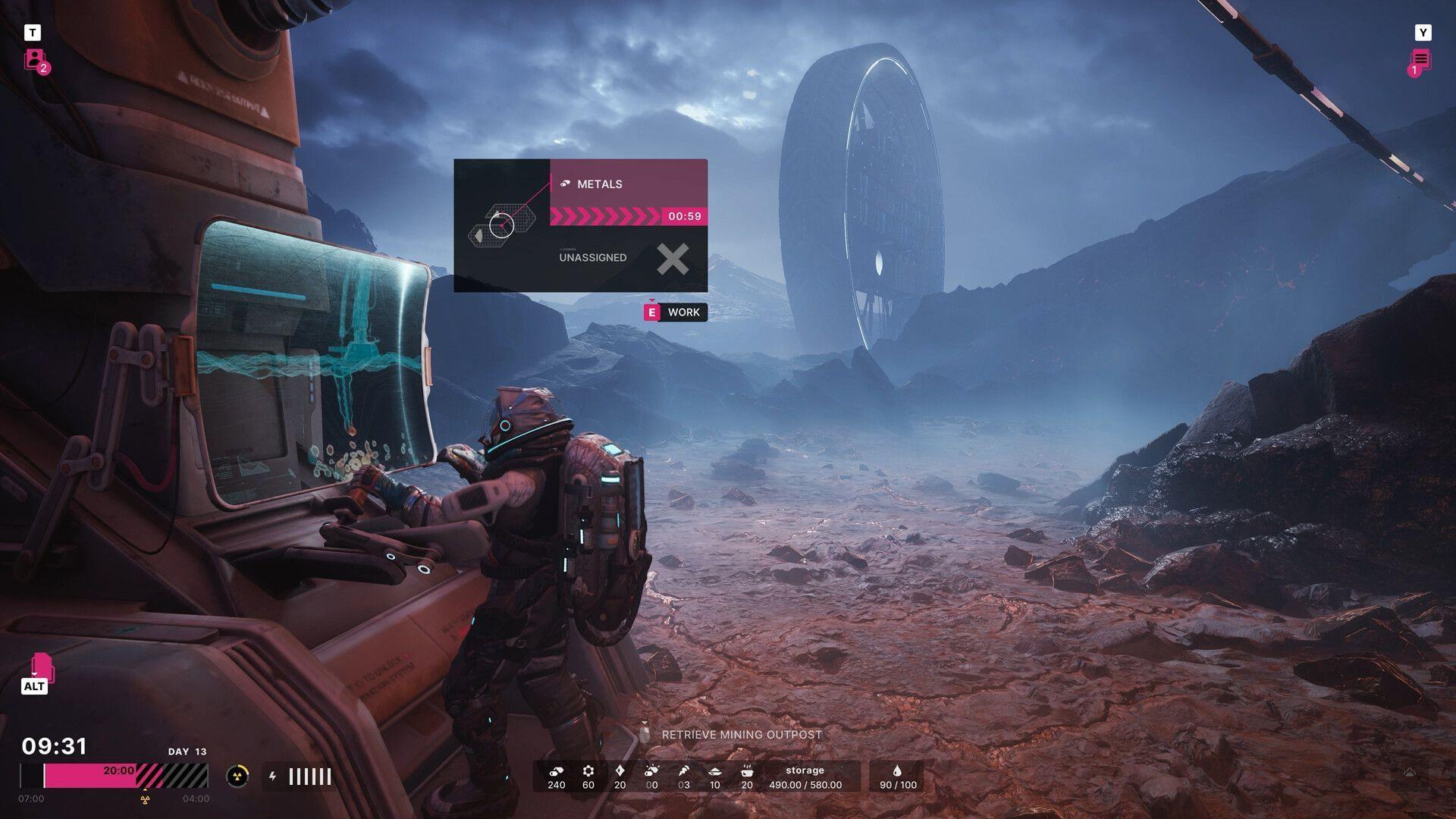Select the raw food bowl icon
This screenshot has width=1456, height=819.
coord(715,770)
